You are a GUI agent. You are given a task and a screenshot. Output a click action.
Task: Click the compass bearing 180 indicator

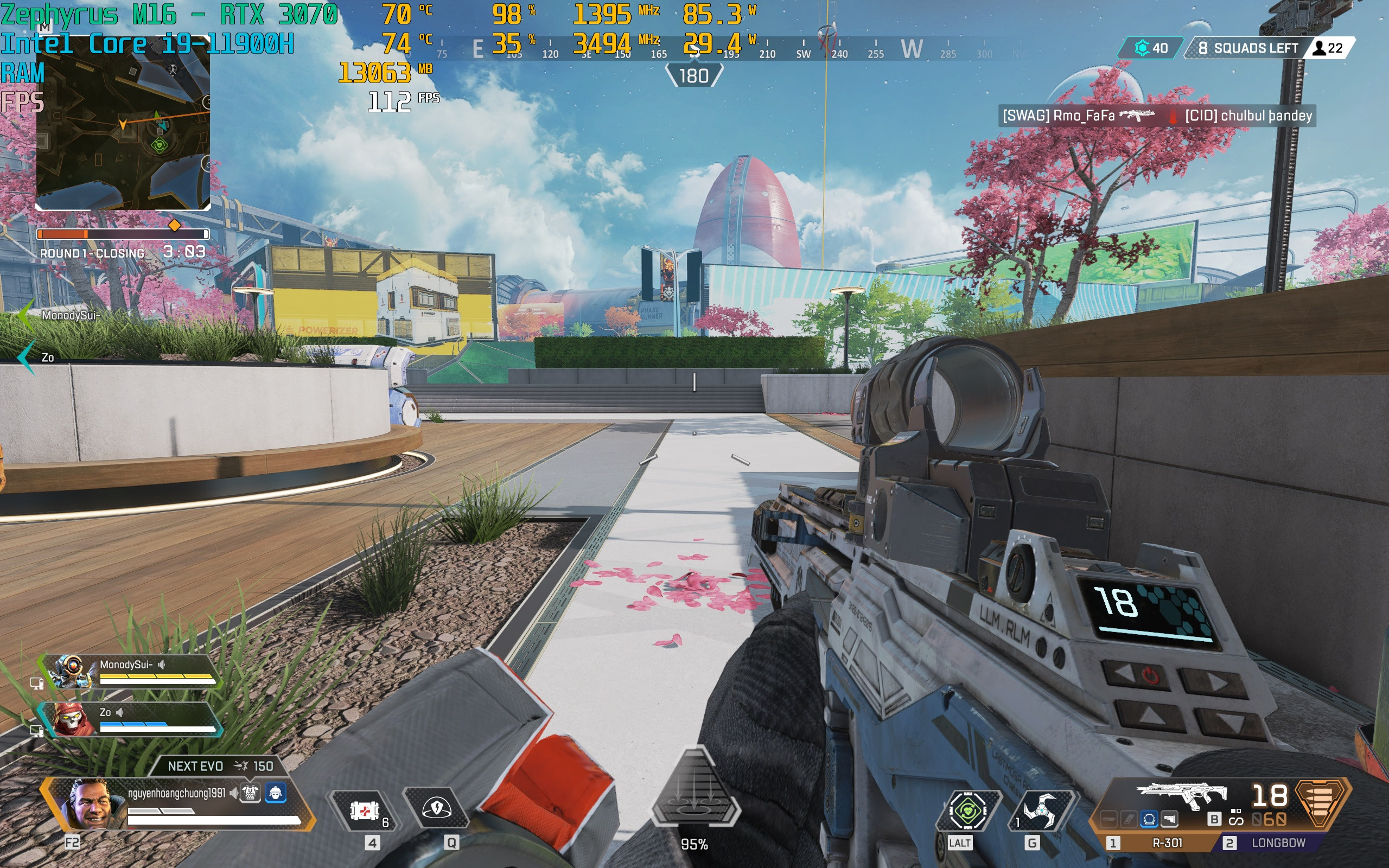tap(693, 76)
